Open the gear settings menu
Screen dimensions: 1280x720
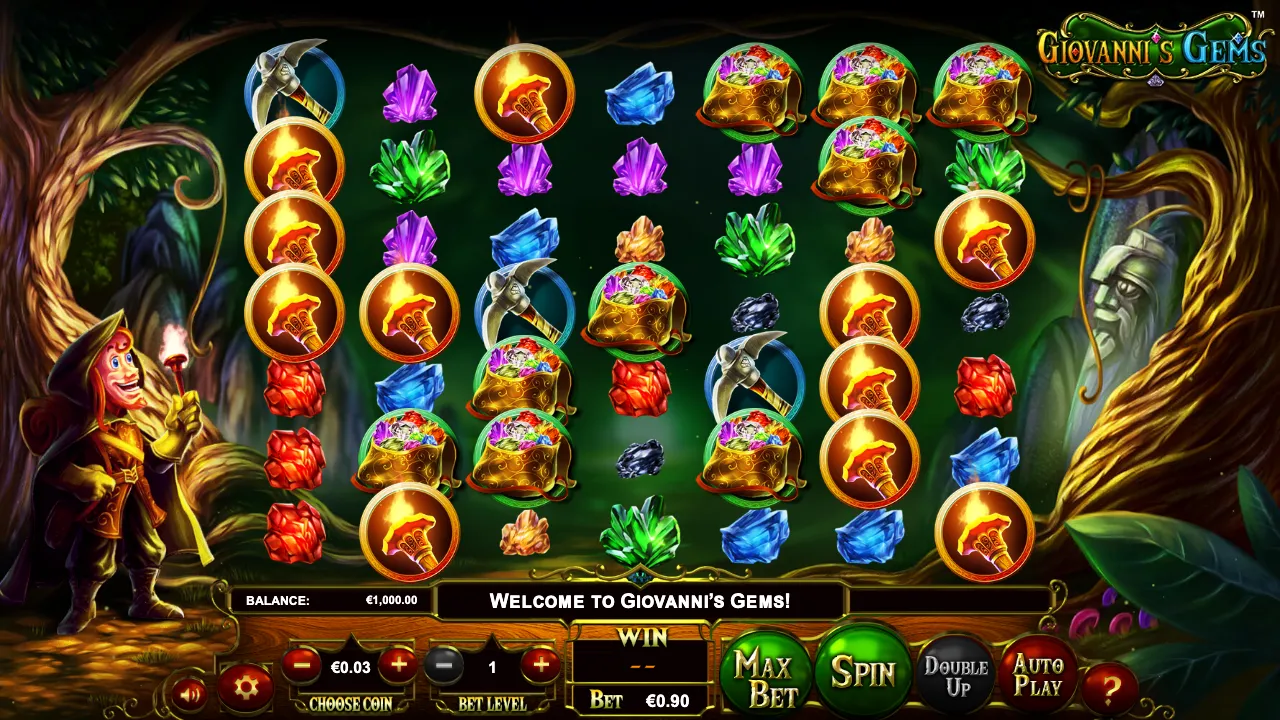(x=246, y=687)
